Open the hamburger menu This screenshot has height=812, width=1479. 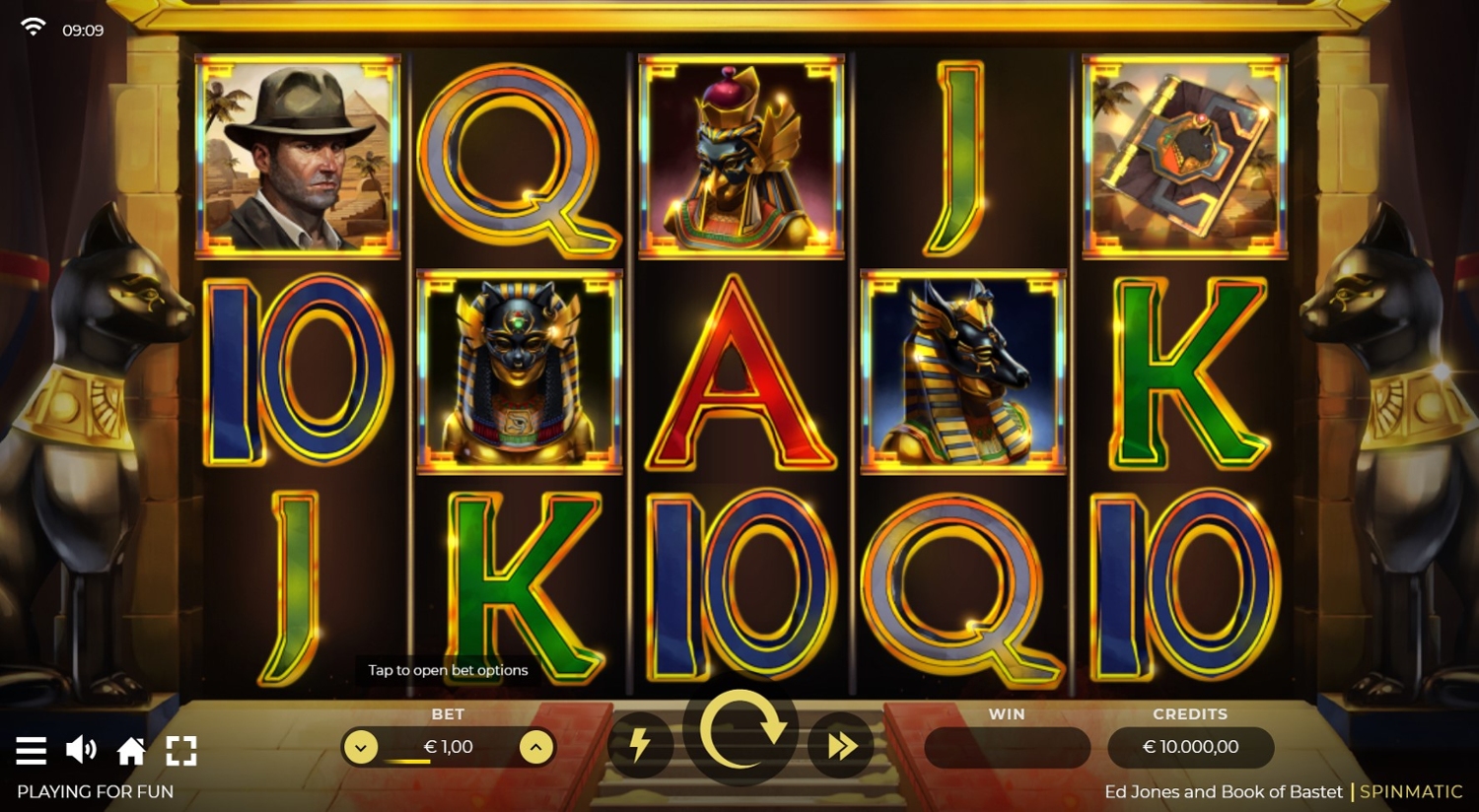pyautogui.click(x=32, y=751)
